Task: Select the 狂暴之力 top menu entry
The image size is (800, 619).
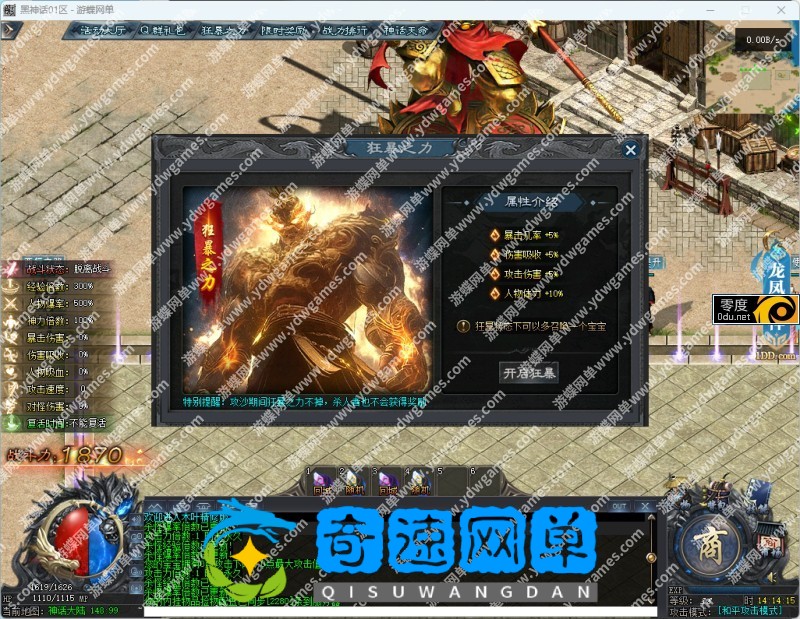Action: 225,30
